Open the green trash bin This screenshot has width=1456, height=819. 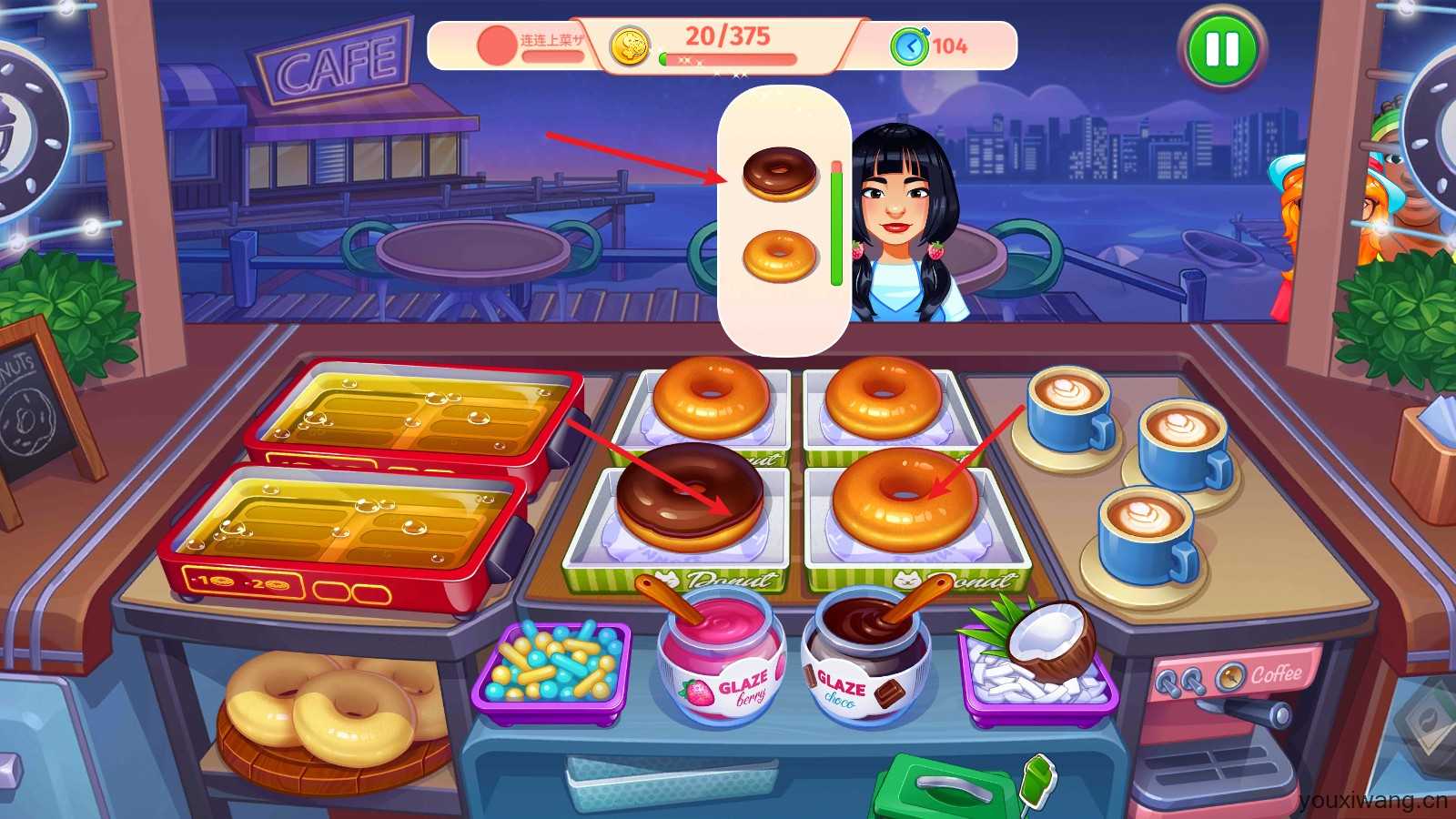946,787
